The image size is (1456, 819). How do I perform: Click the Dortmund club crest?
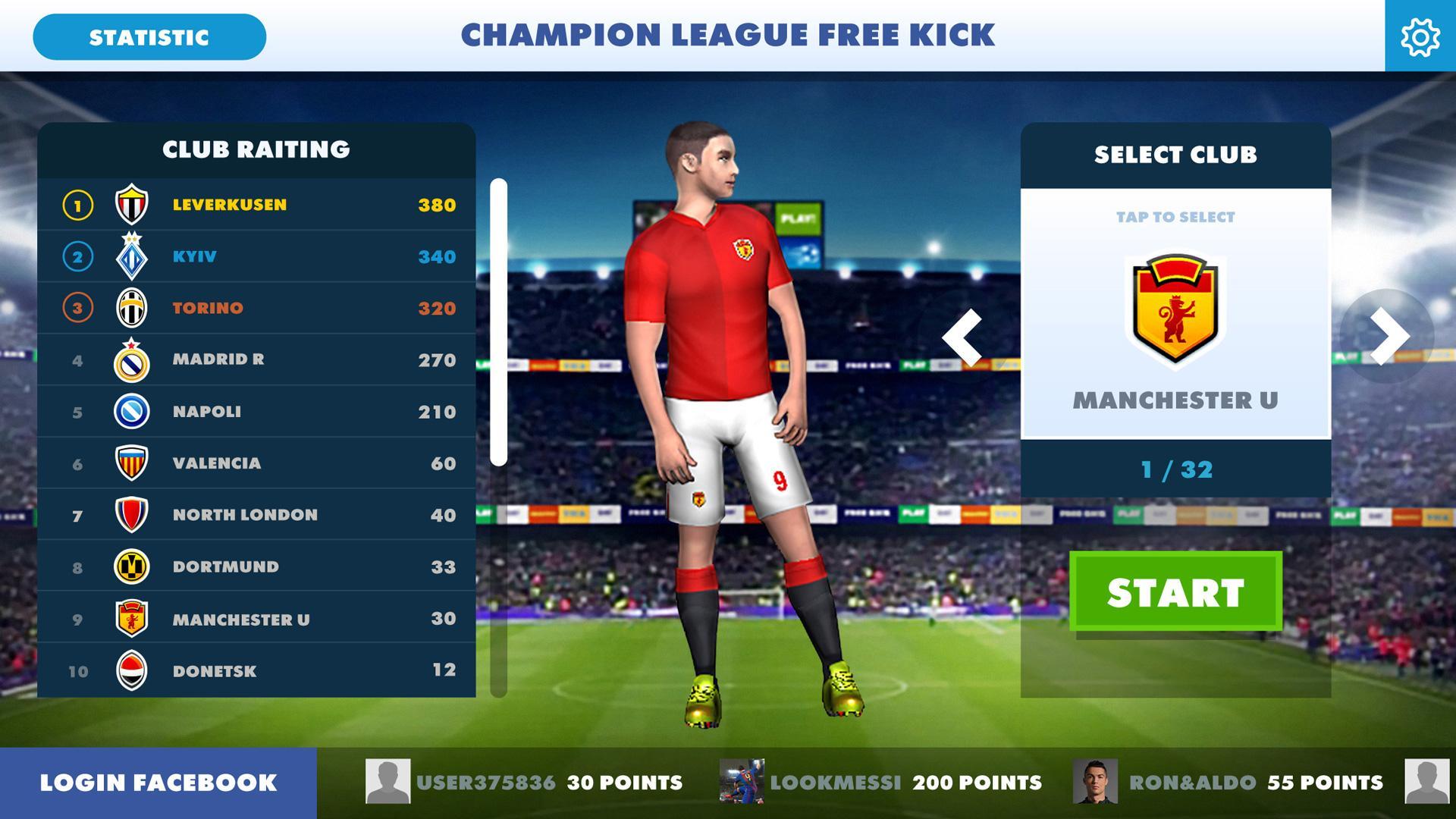click(132, 566)
